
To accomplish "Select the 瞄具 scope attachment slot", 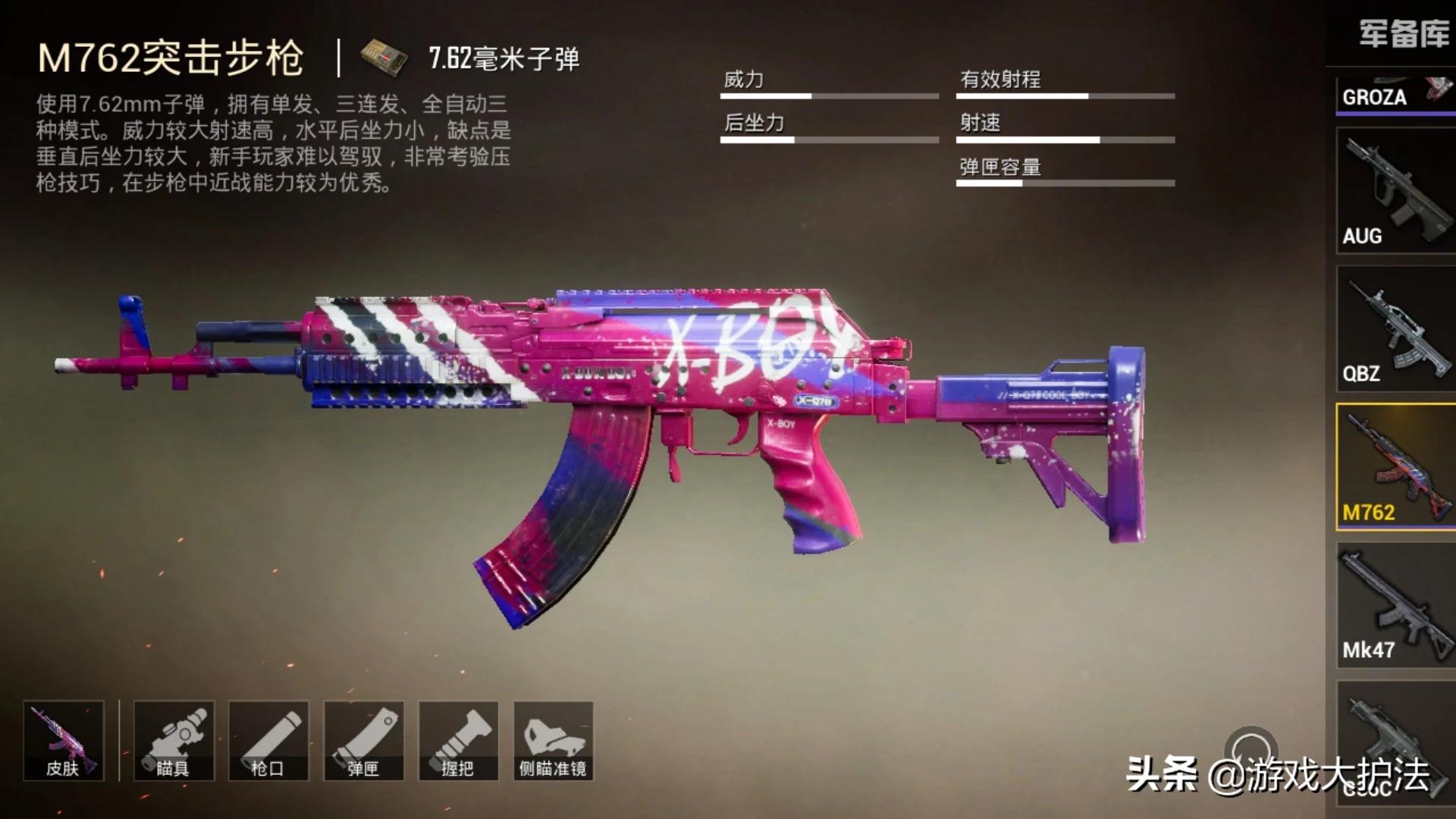I will pyautogui.click(x=174, y=741).
